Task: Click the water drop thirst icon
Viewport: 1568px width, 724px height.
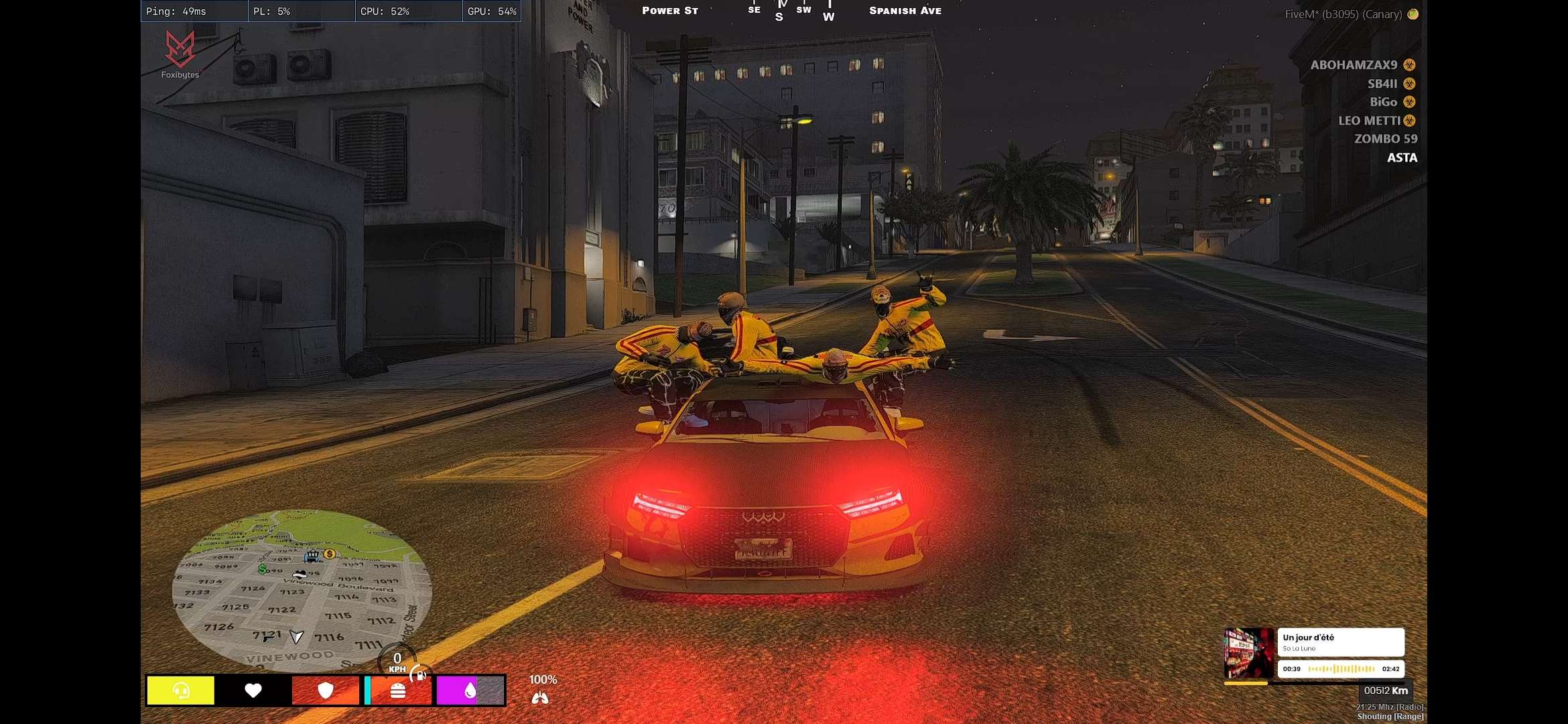Action: 470,690
